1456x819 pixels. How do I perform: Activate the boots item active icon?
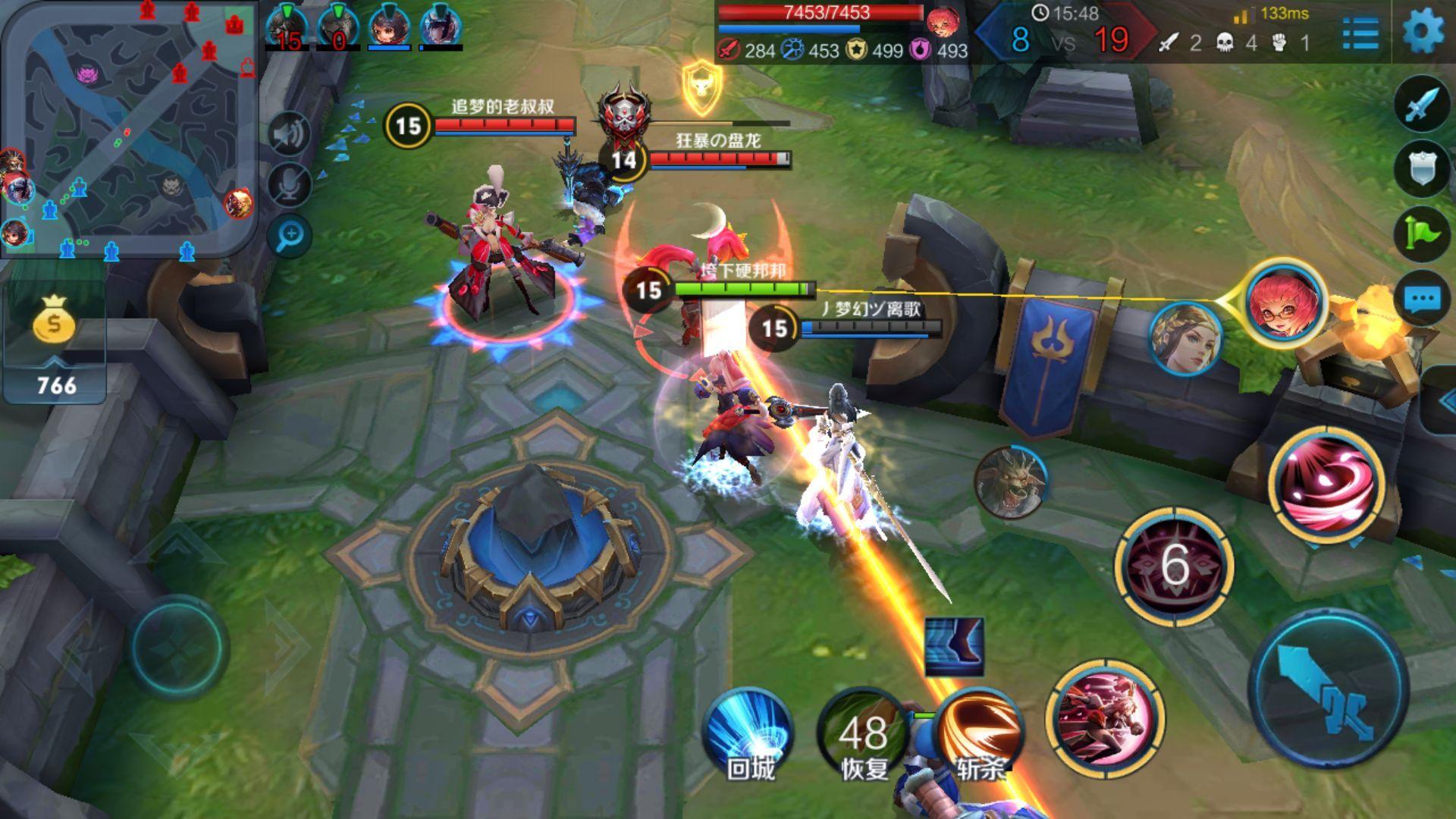[954, 646]
